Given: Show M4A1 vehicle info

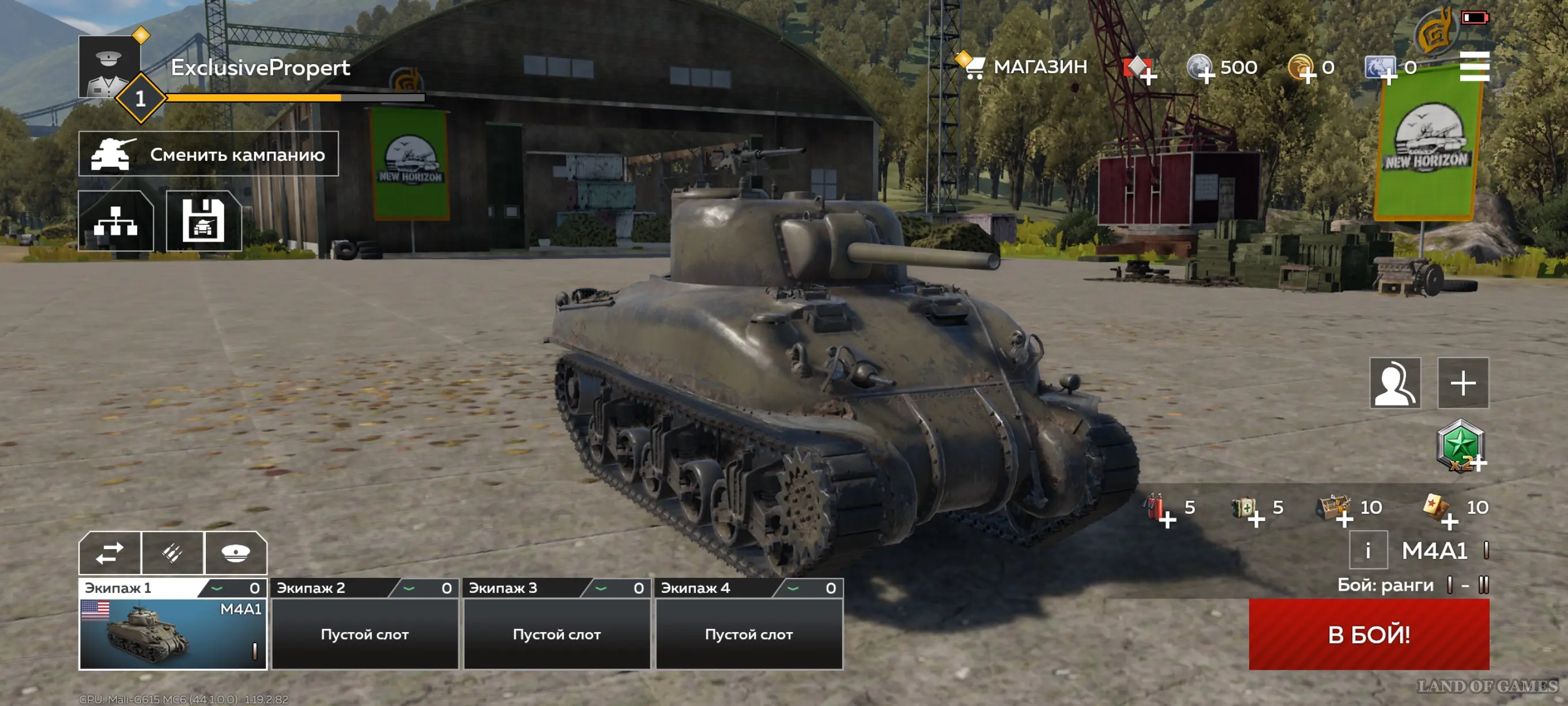Looking at the screenshot, I should [1368, 551].
